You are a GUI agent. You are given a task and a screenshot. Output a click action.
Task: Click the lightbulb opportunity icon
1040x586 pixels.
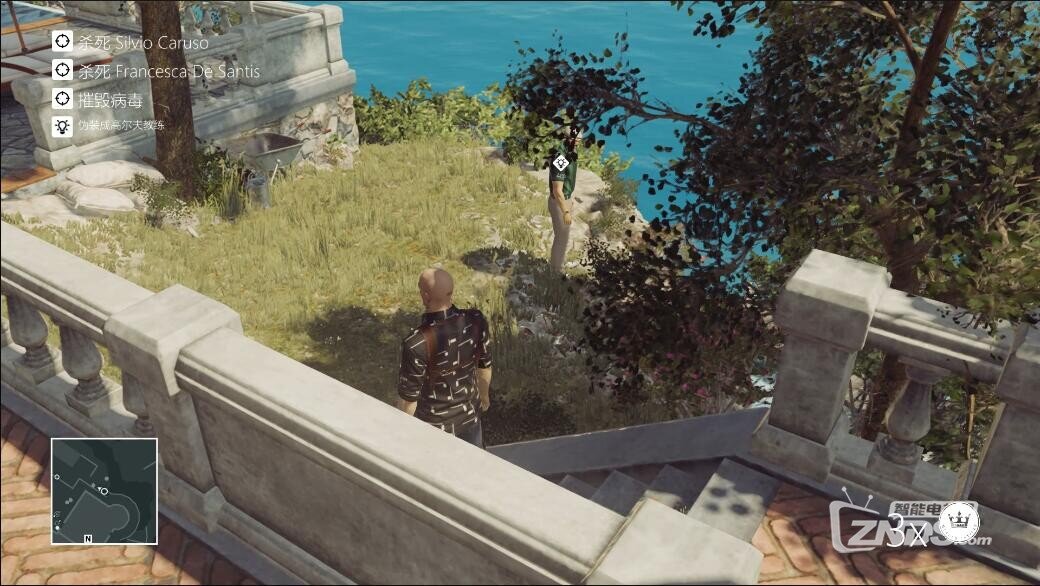[62, 126]
